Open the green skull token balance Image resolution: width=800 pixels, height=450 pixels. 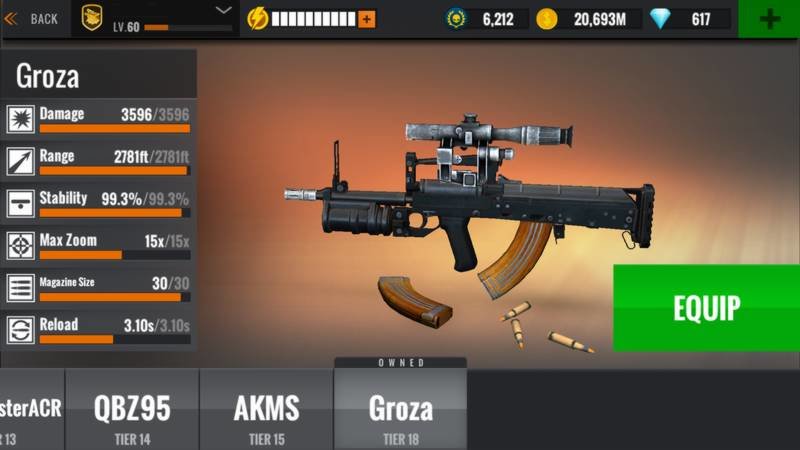487,19
